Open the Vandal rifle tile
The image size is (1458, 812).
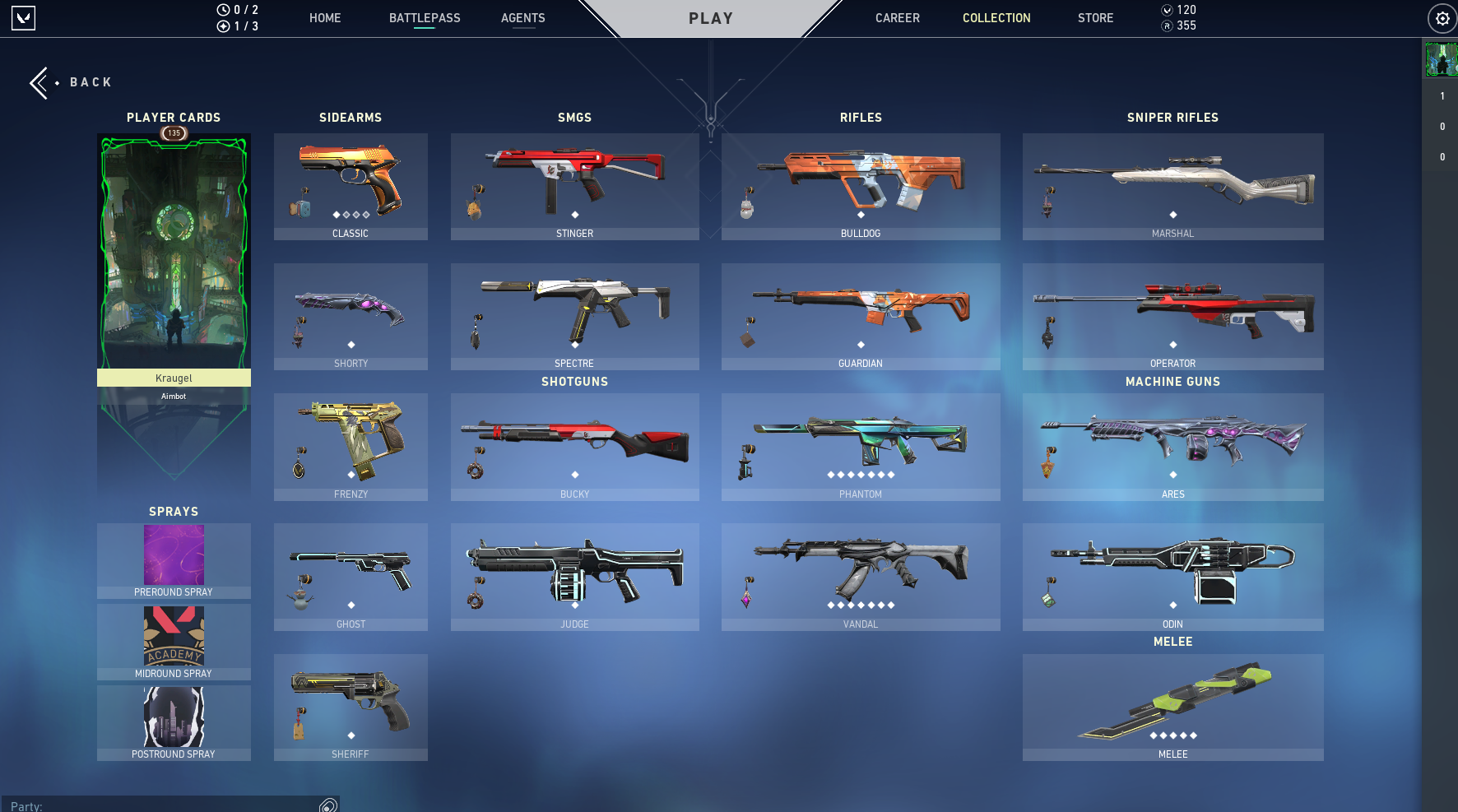click(861, 577)
